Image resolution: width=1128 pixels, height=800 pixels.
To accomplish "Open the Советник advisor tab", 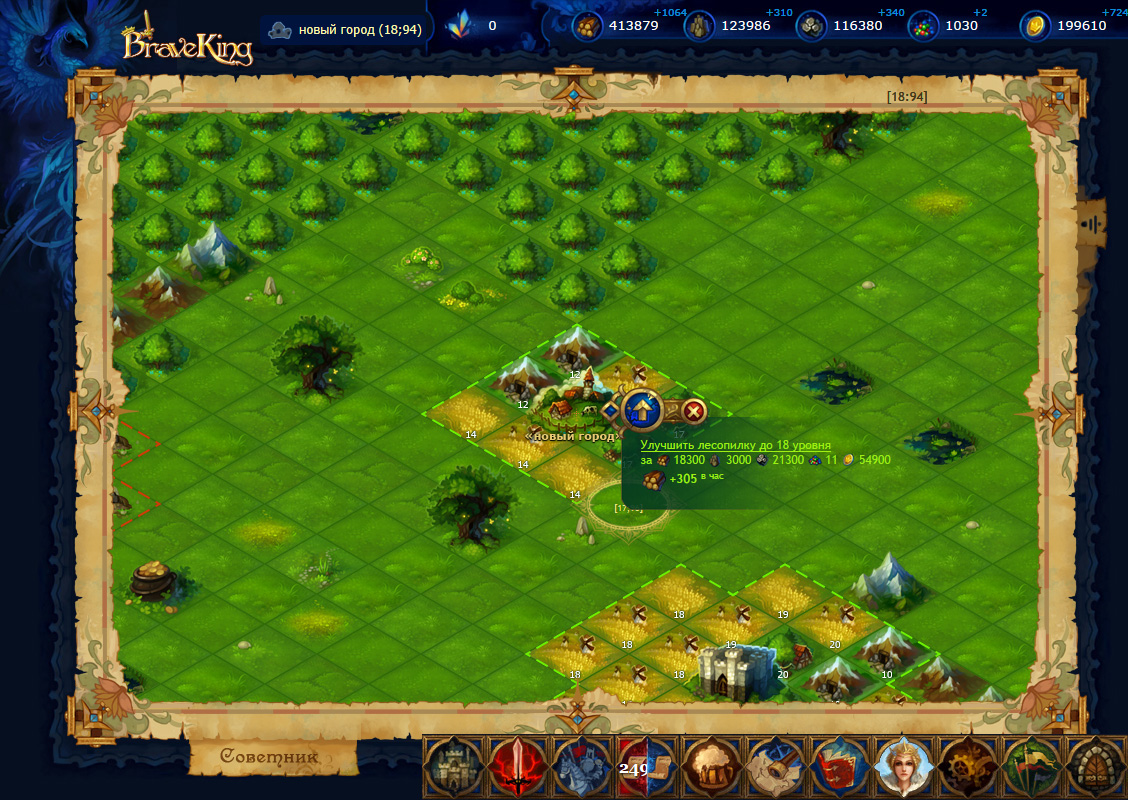I will coord(270,757).
